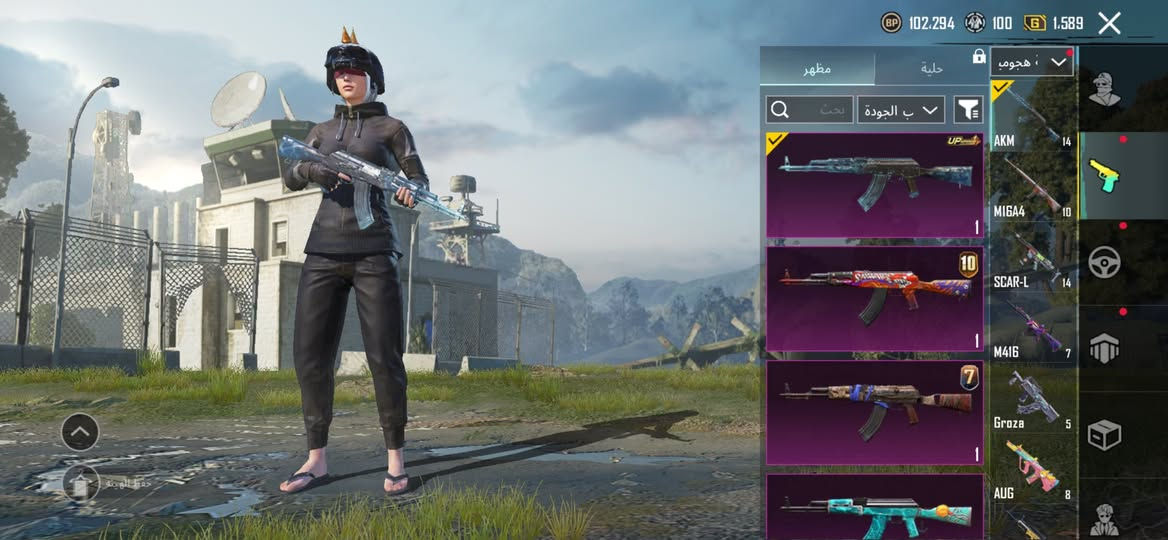Close the inventory with the X button
This screenshot has width=1168, height=540.
[1109, 23]
